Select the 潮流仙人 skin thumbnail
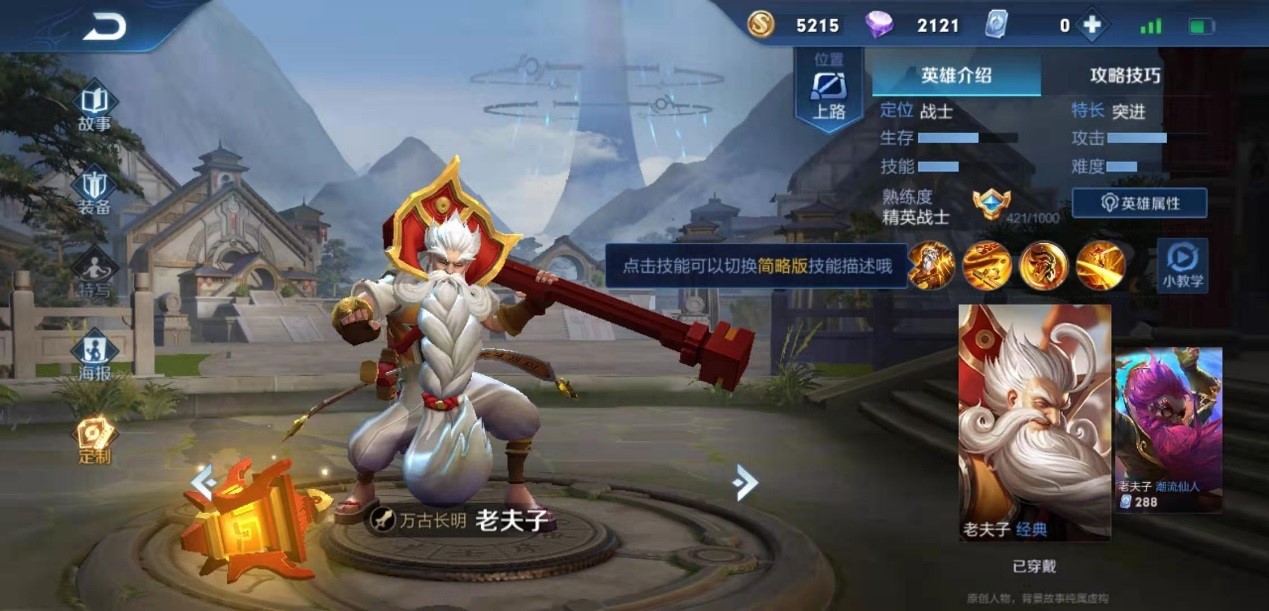1269x611 pixels. pyautogui.click(x=1168, y=430)
